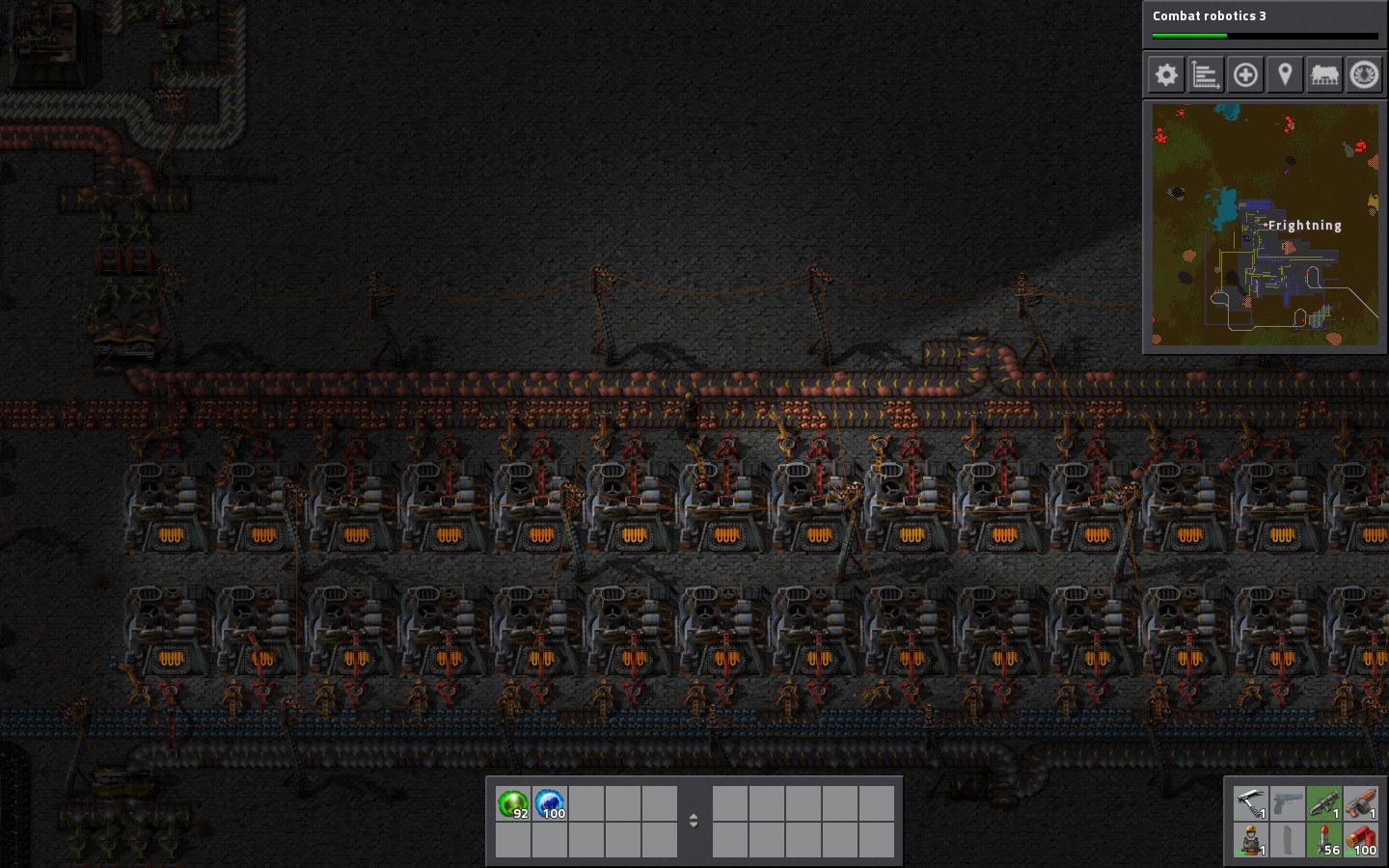This screenshot has height=868, width=1389.
Task: Pick the shotgun weapon slot
Action: tap(1361, 802)
